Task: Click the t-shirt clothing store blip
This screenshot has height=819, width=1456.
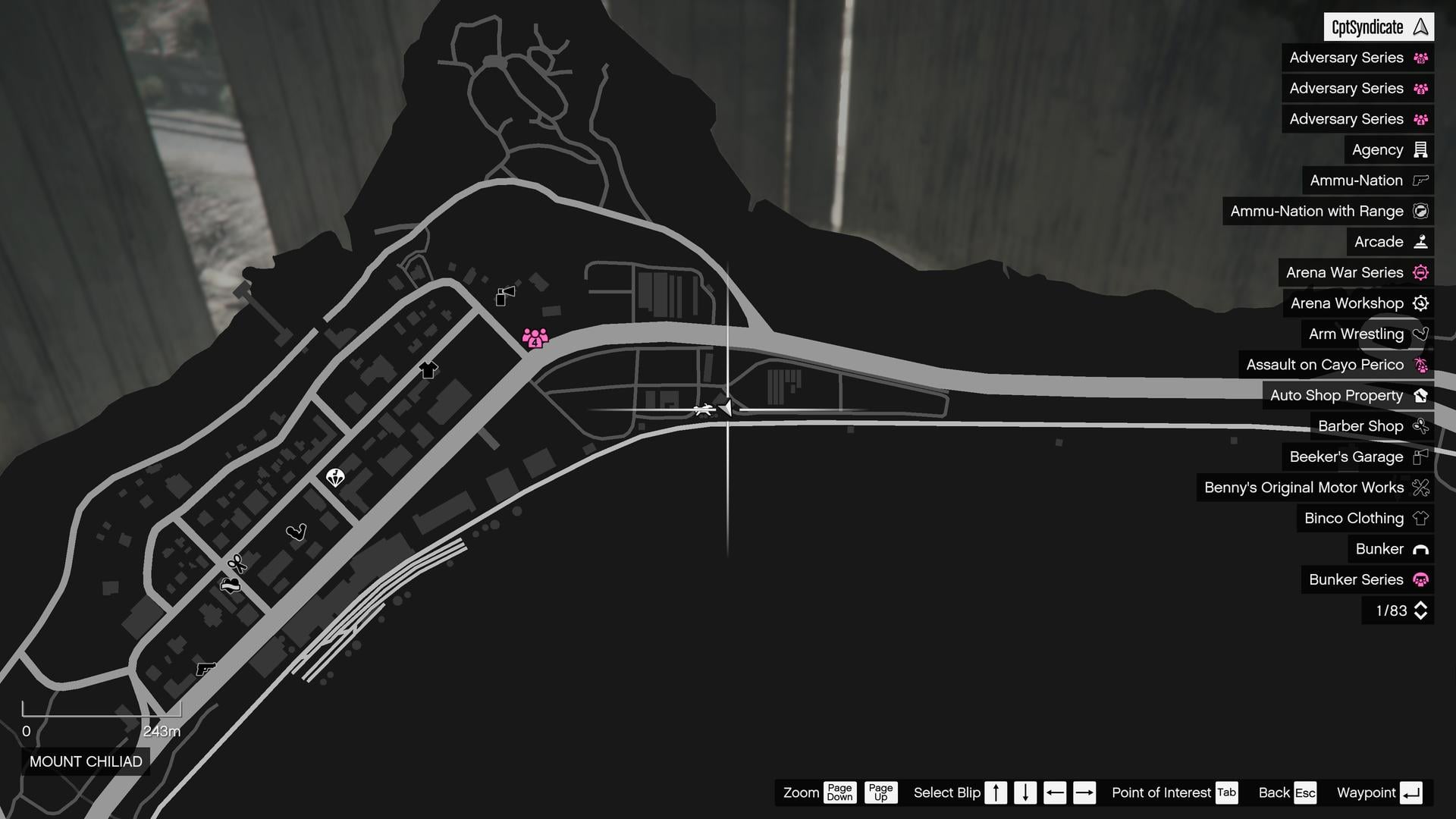Action: [x=428, y=370]
